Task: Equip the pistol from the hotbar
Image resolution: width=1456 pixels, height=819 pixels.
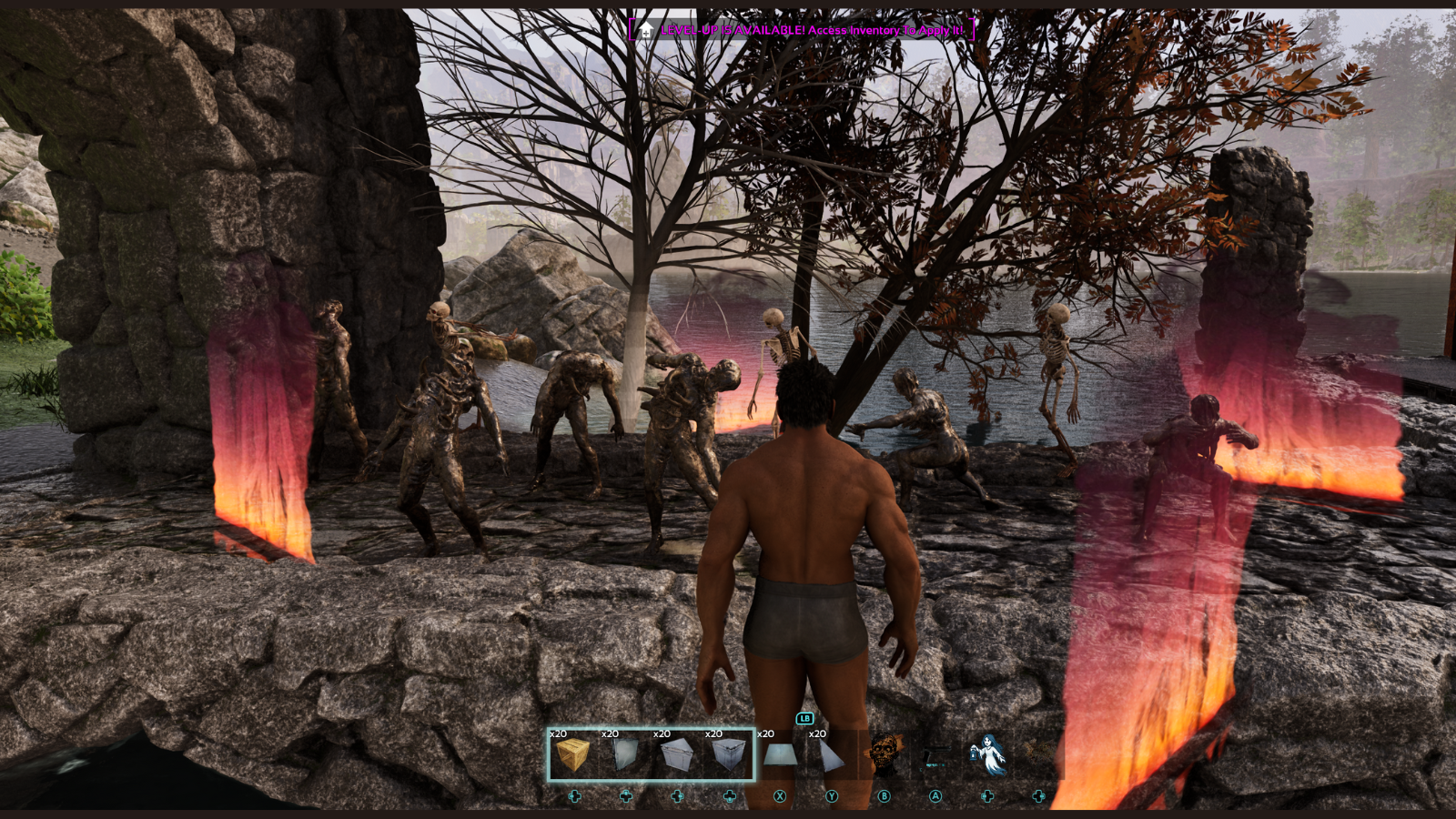Action: (x=935, y=754)
